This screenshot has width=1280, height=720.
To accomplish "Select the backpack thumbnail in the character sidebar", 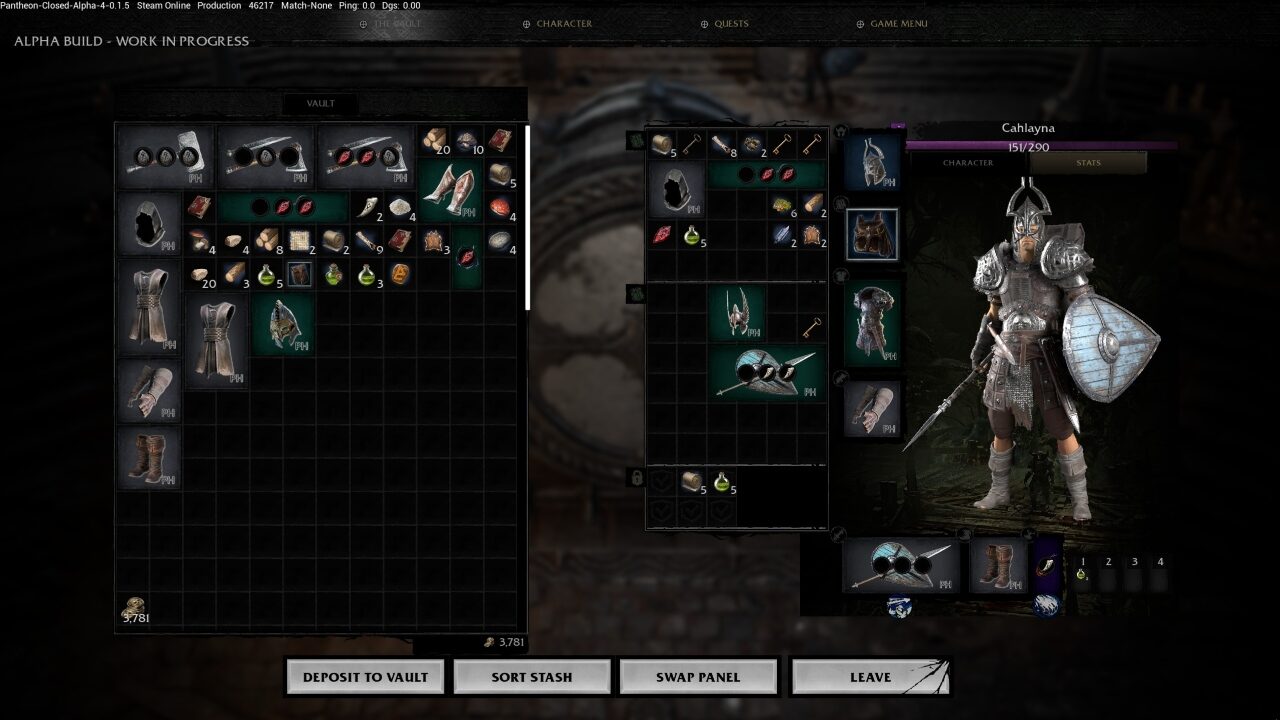I will click(872, 233).
